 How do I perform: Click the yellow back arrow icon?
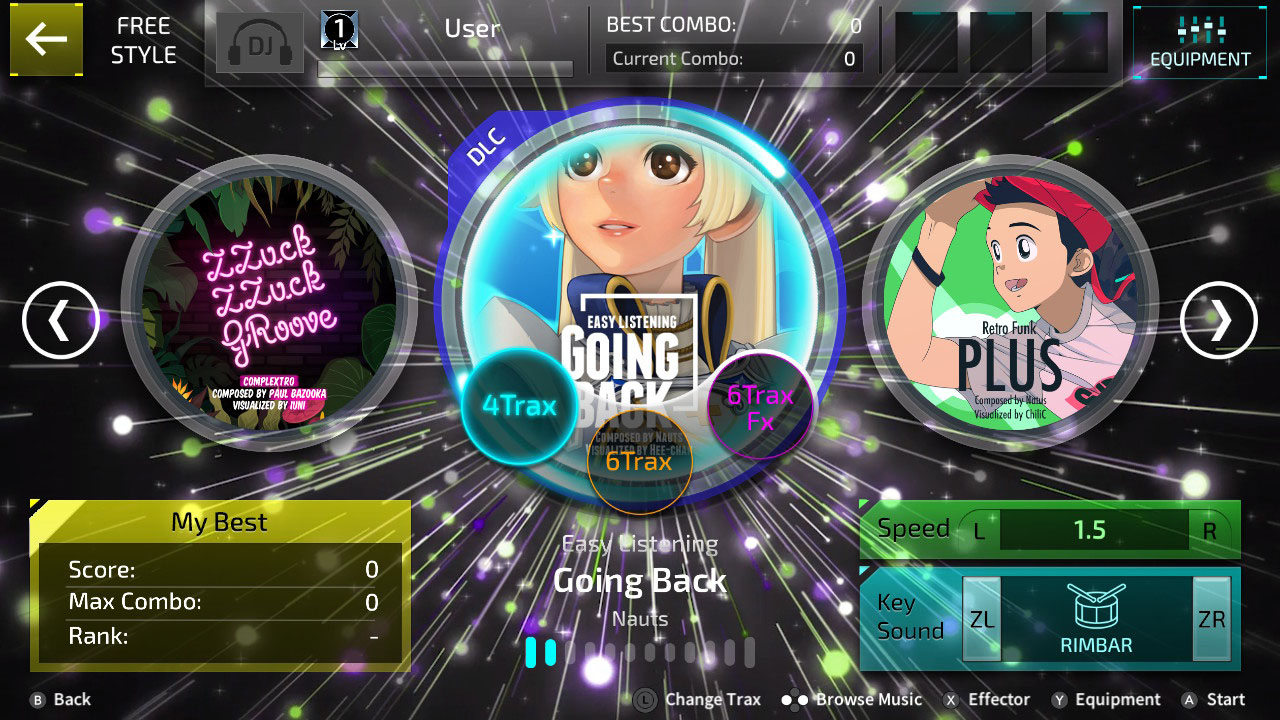click(46, 42)
